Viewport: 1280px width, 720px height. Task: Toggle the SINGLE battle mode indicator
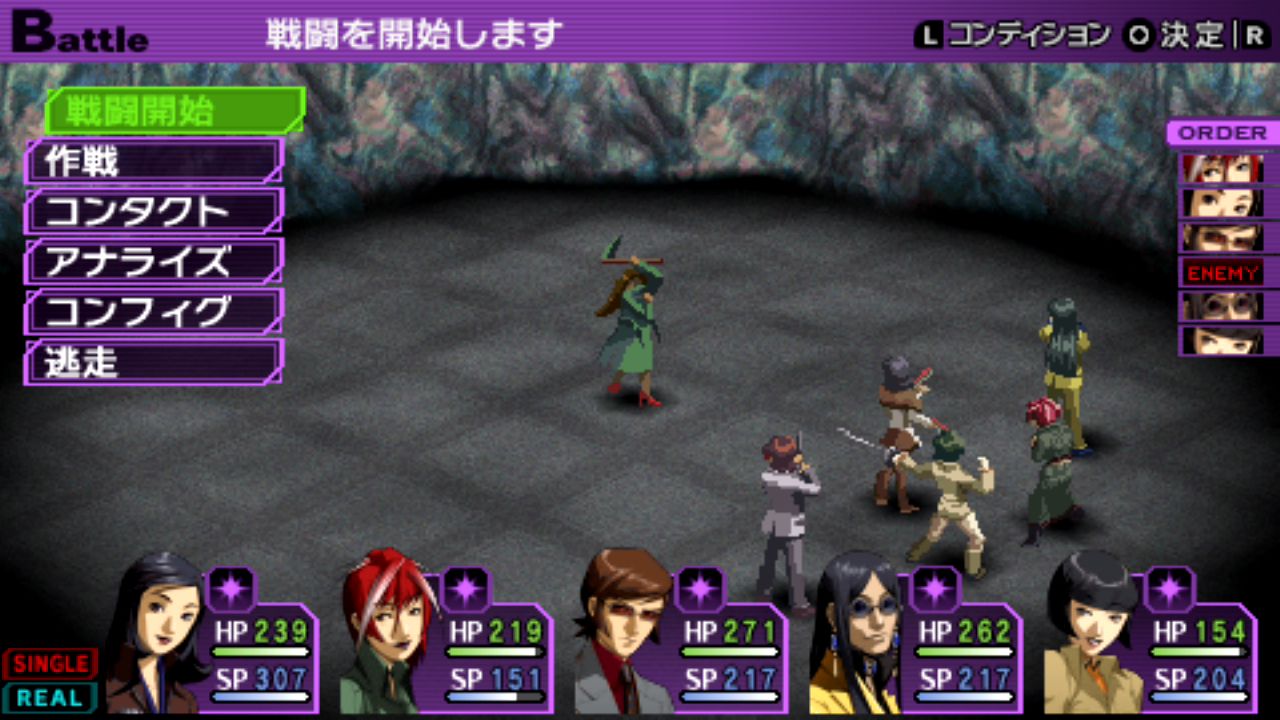(50, 663)
